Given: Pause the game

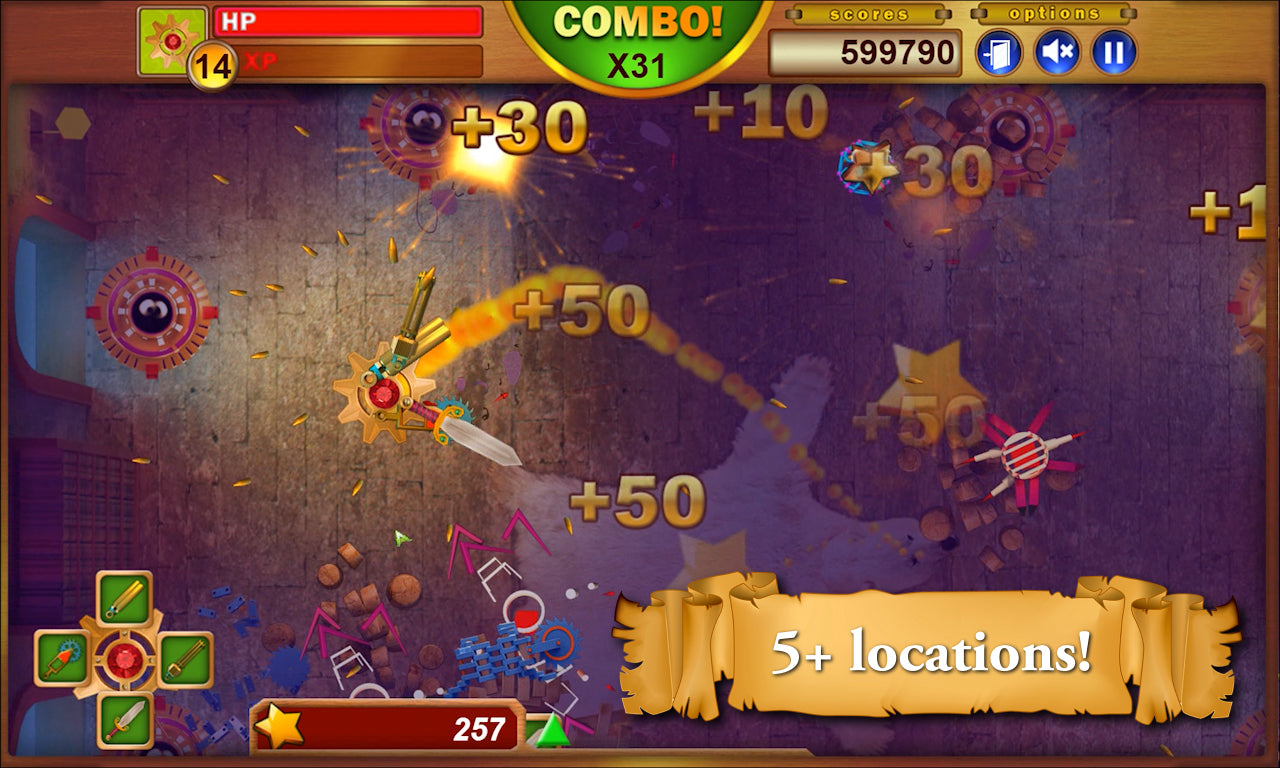Looking at the screenshot, I should click(1115, 53).
